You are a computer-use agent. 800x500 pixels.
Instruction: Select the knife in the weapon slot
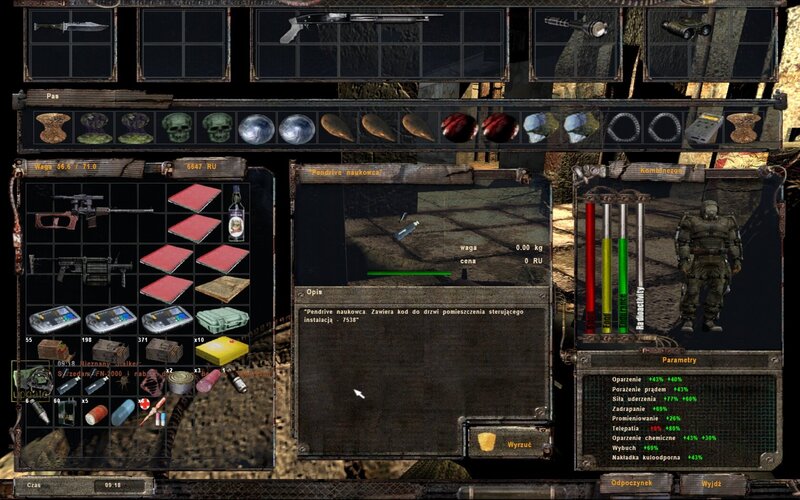coord(70,25)
